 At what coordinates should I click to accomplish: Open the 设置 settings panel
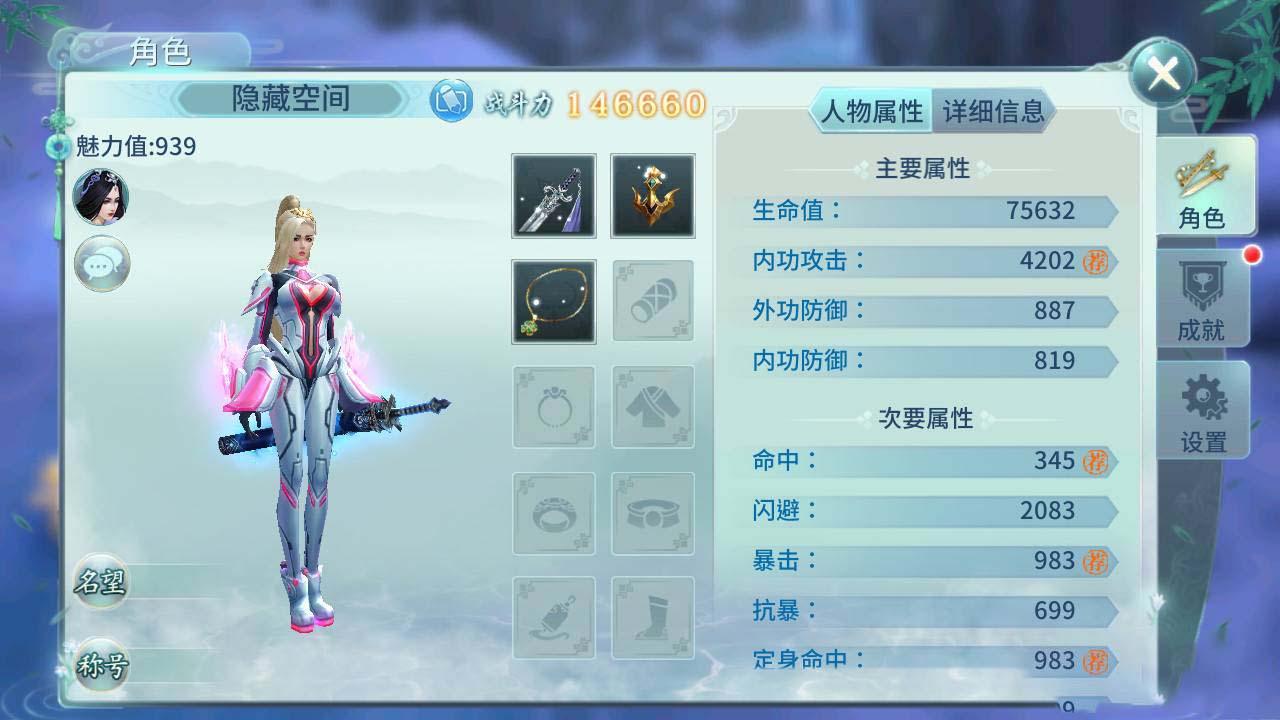pyautogui.click(x=1201, y=410)
